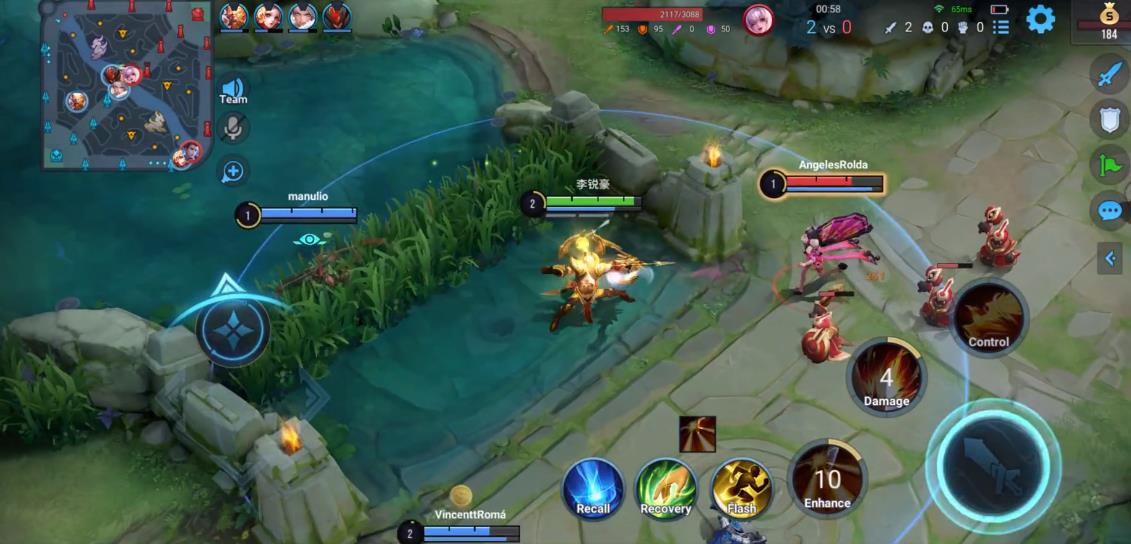Image resolution: width=1131 pixels, height=544 pixels.
Task: Activate the Damage skill
Action: click(x=886, y=378)
